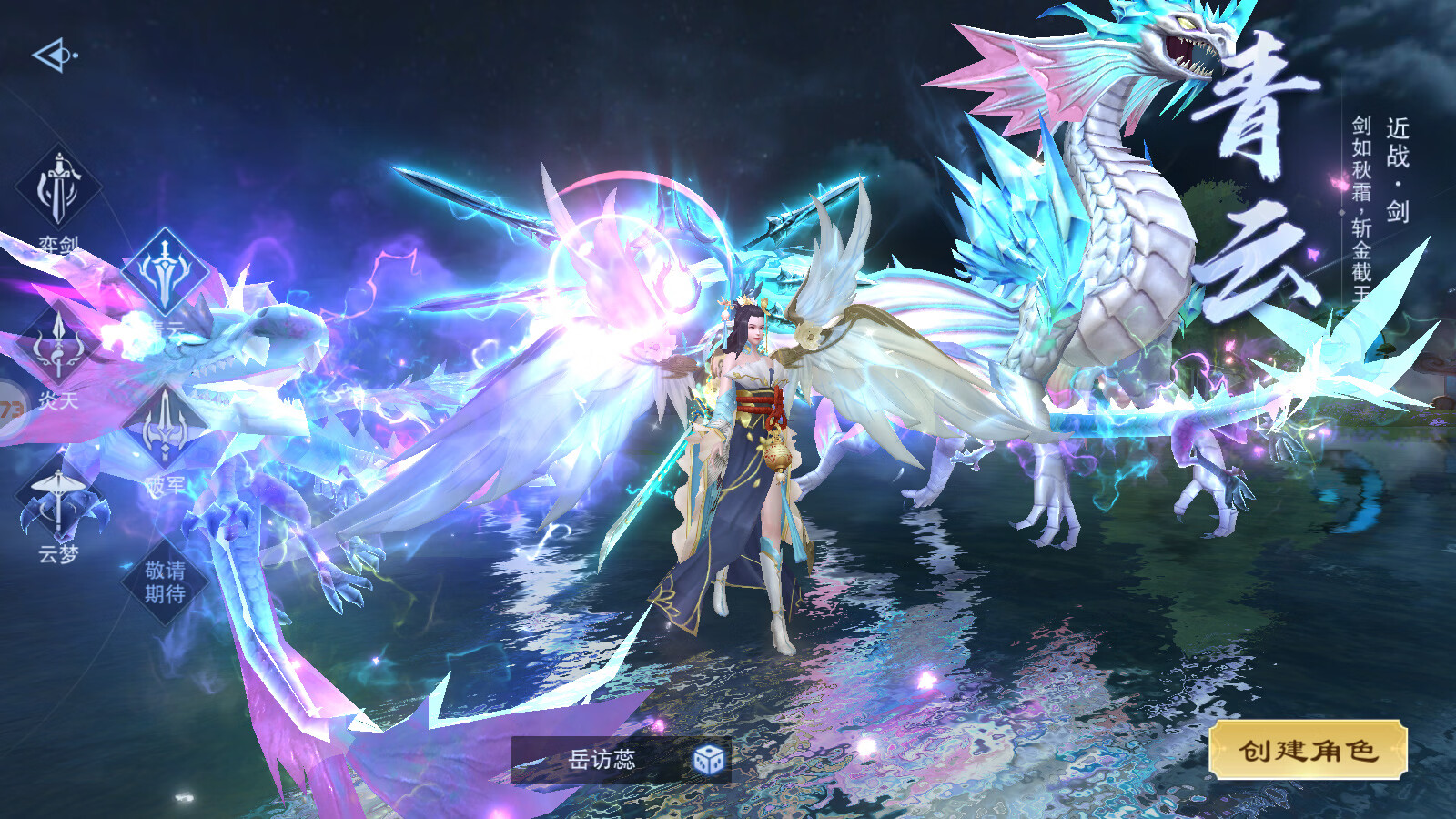Go back using the top-left arrow
The height and width of the screenshot is (819, 1456).
(54, 56)
